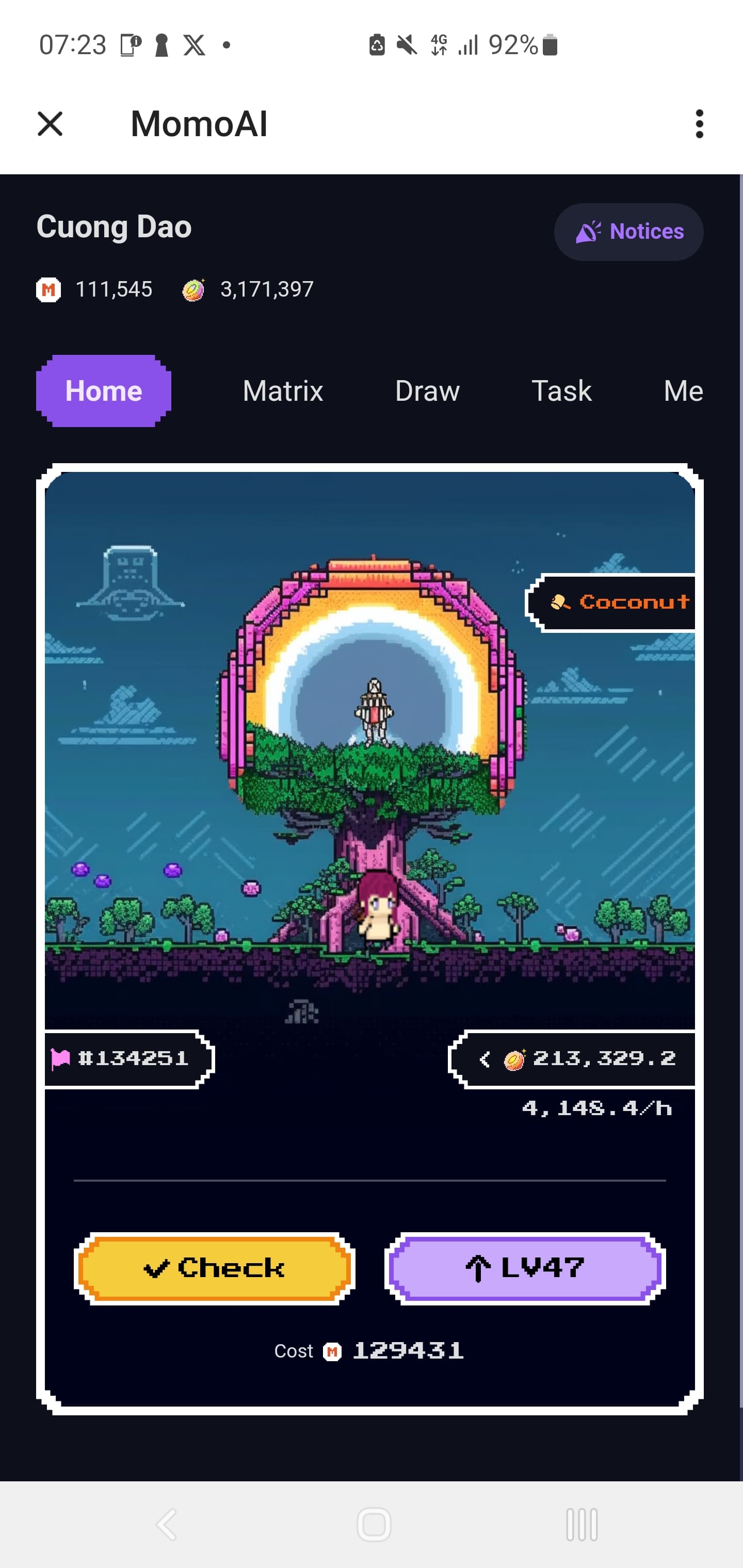Open the Draw tab
The image size is (743, 1568).
click(x=426, y=391)
